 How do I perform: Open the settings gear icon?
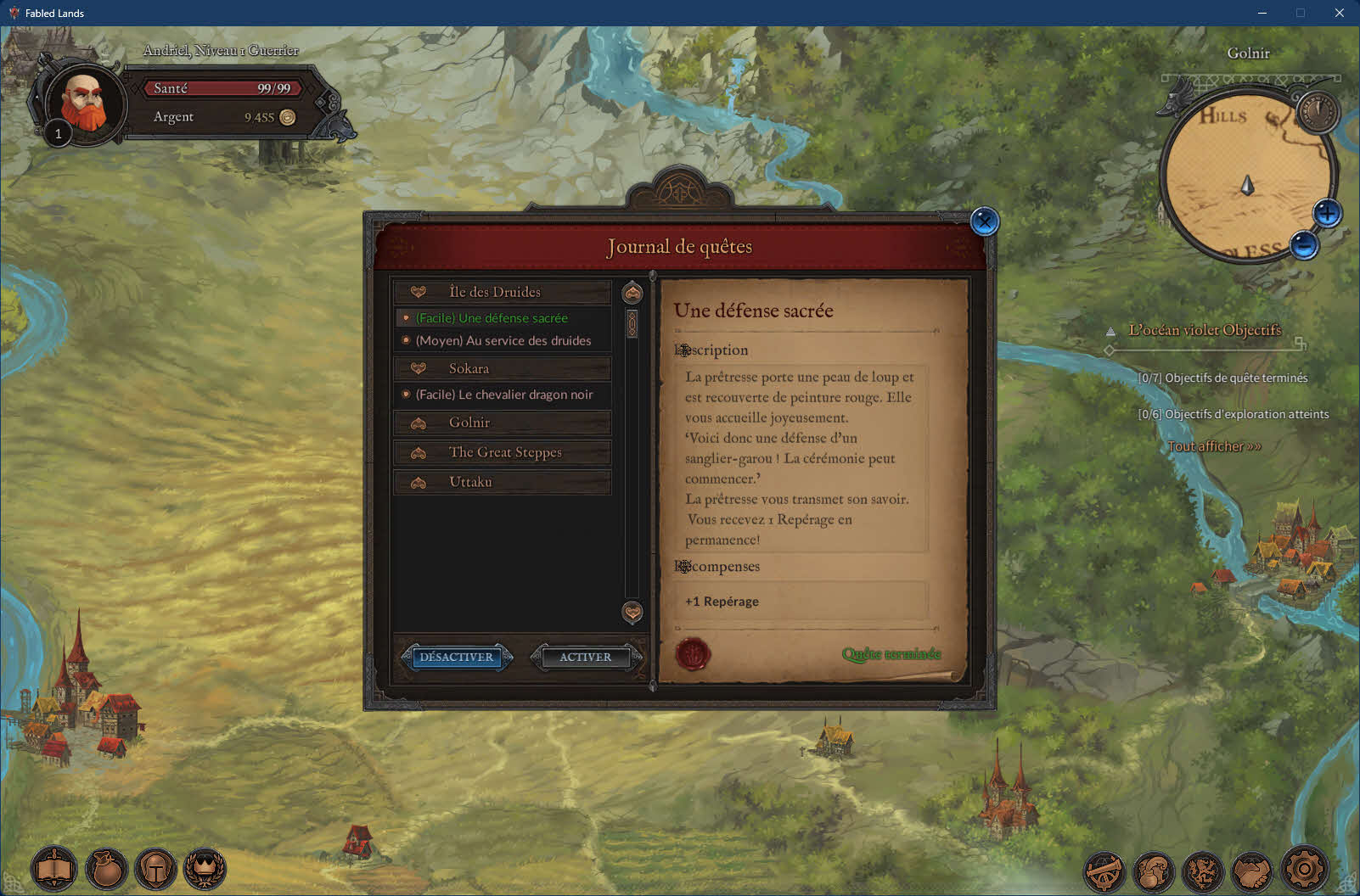[x=1304, y=869]
